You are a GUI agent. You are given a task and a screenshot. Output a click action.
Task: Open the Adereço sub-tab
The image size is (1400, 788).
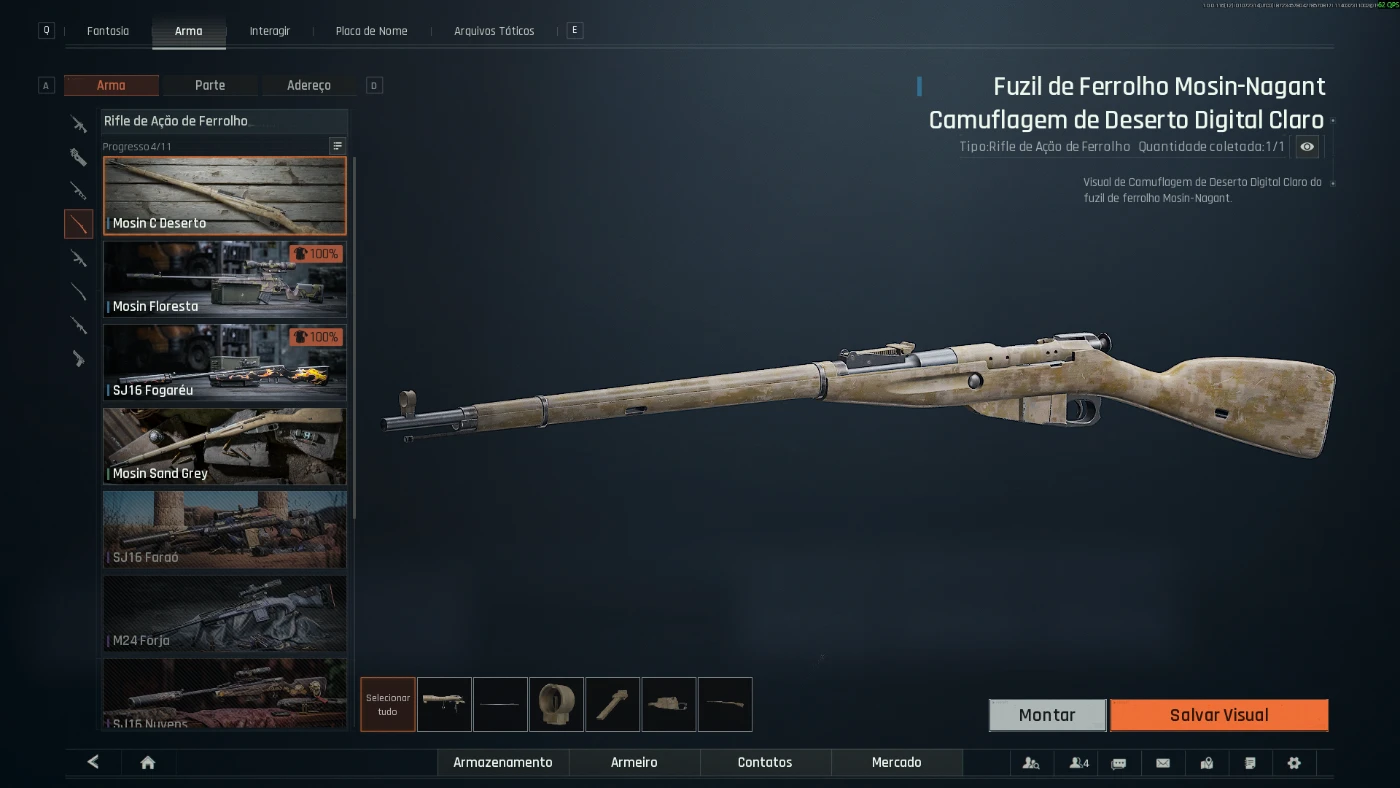point(308,86)
